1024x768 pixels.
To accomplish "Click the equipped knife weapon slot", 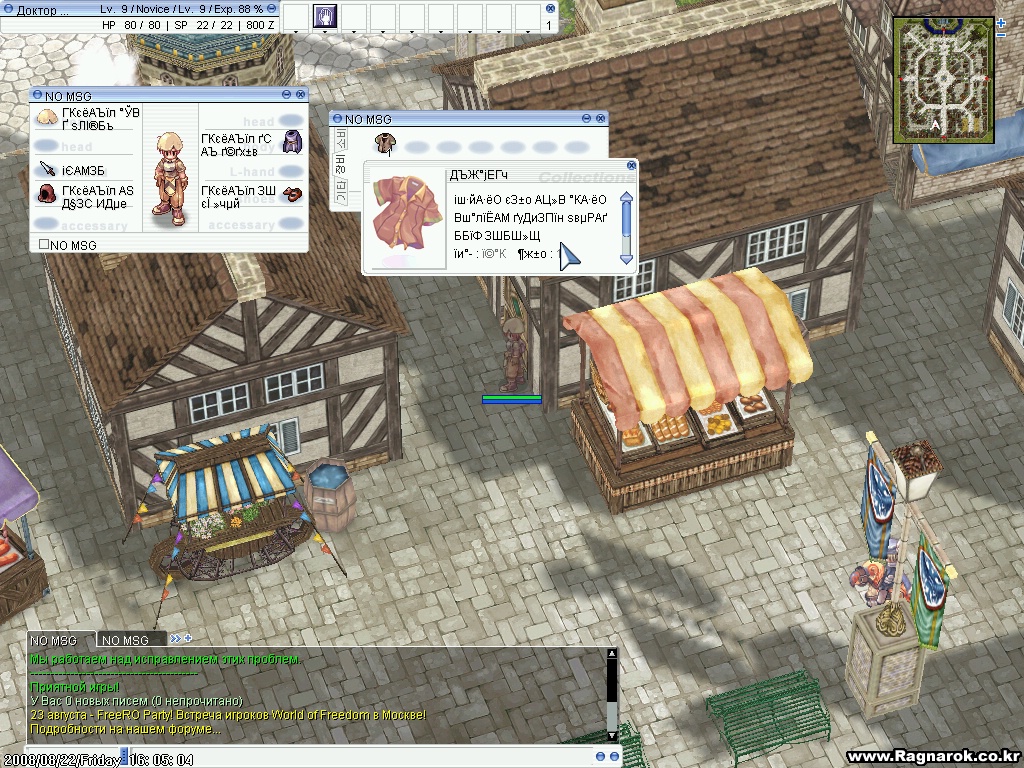I will [47, 168].
